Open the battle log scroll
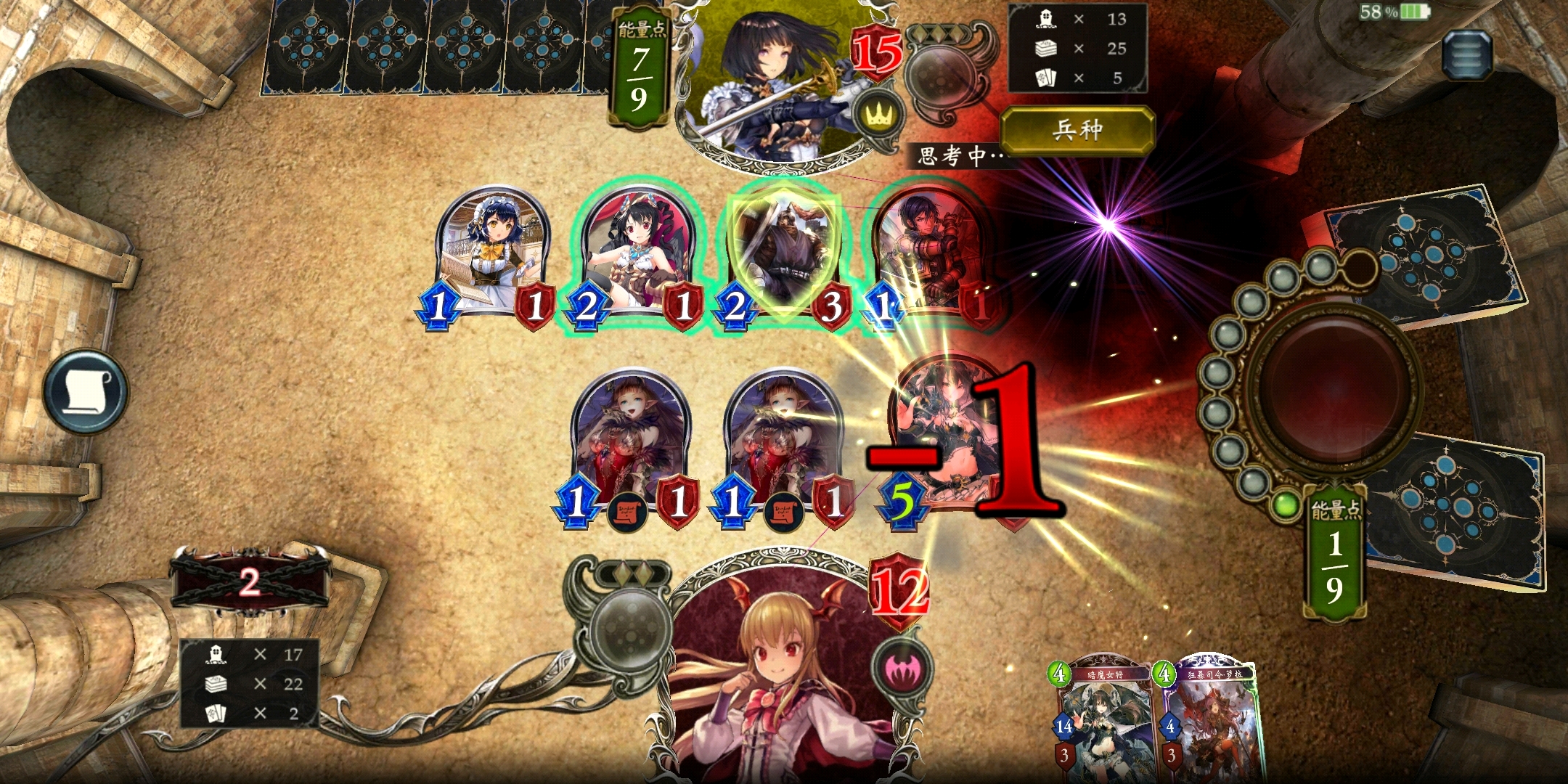Image resolution: width=1568 pixels, height=784 pixels. click(x=85, y=392)
